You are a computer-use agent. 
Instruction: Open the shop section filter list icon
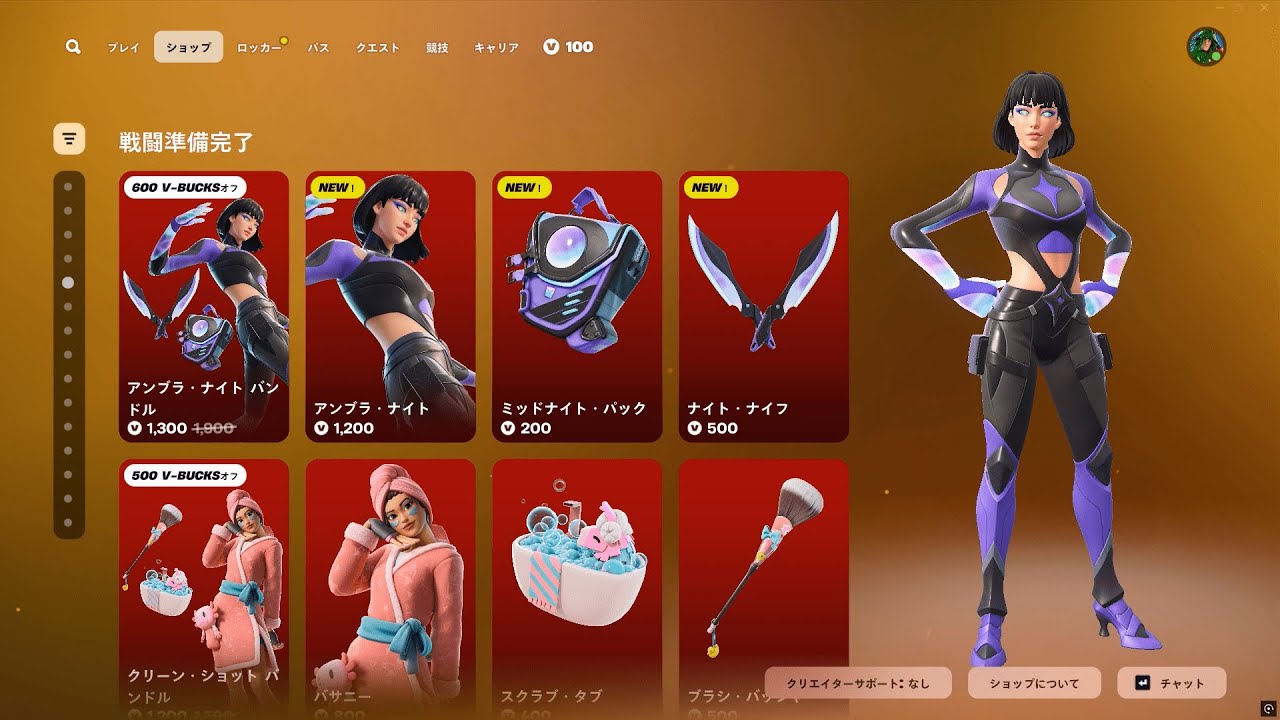click(69, 139)
